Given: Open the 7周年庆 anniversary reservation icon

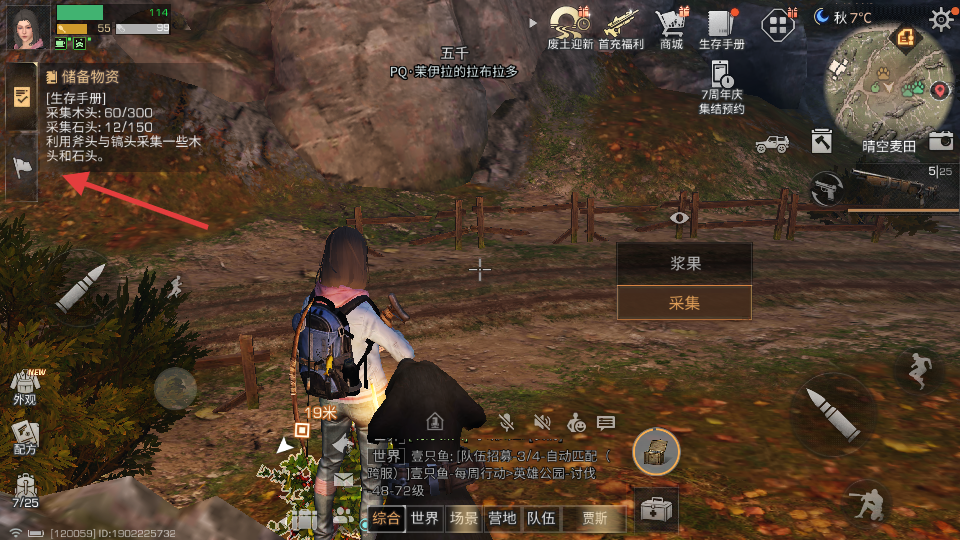Looking at the screenshot, I should pos(722,85).
